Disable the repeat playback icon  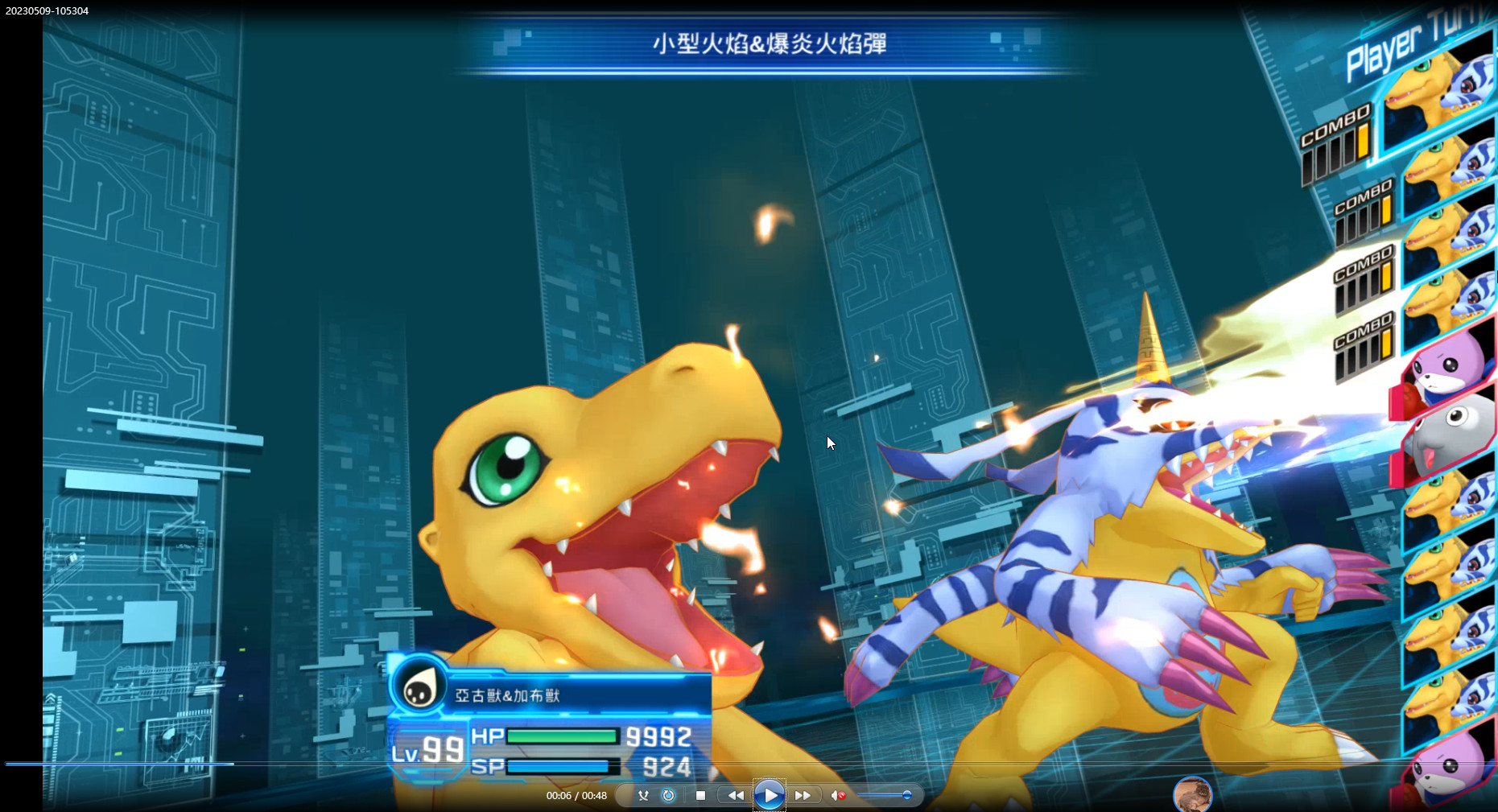[667, 795]
